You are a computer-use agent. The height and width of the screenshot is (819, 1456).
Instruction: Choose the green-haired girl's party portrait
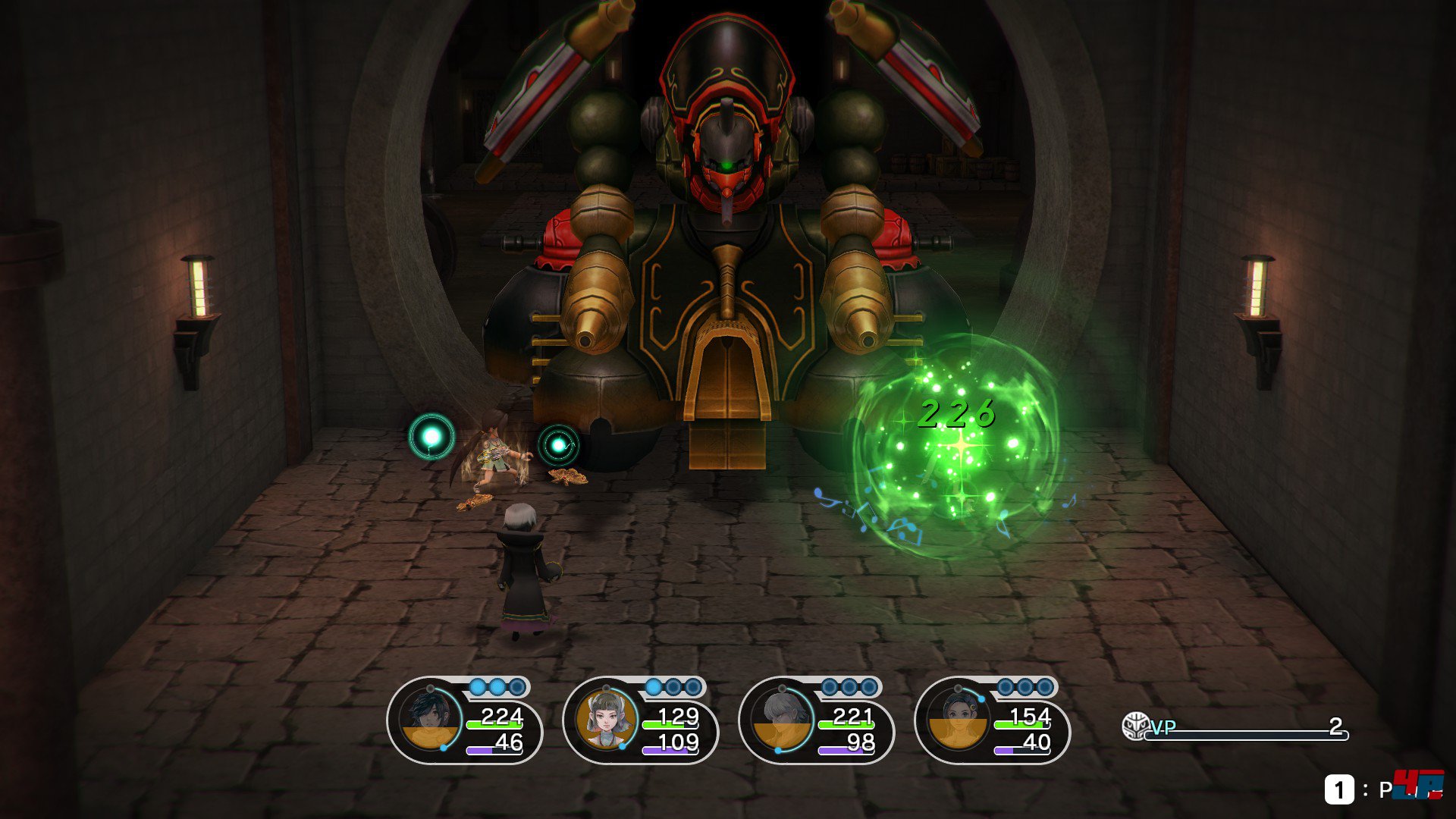pos(607,720)
